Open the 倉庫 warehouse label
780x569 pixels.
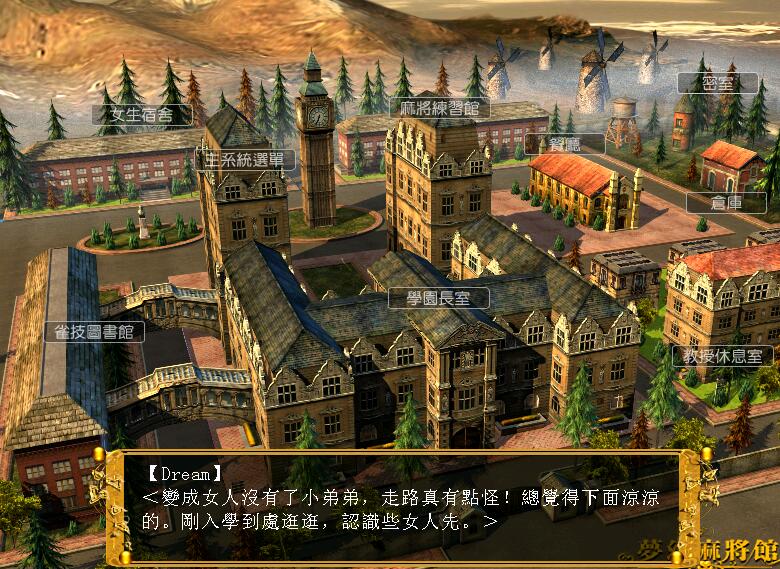click(x=726, y=202)
